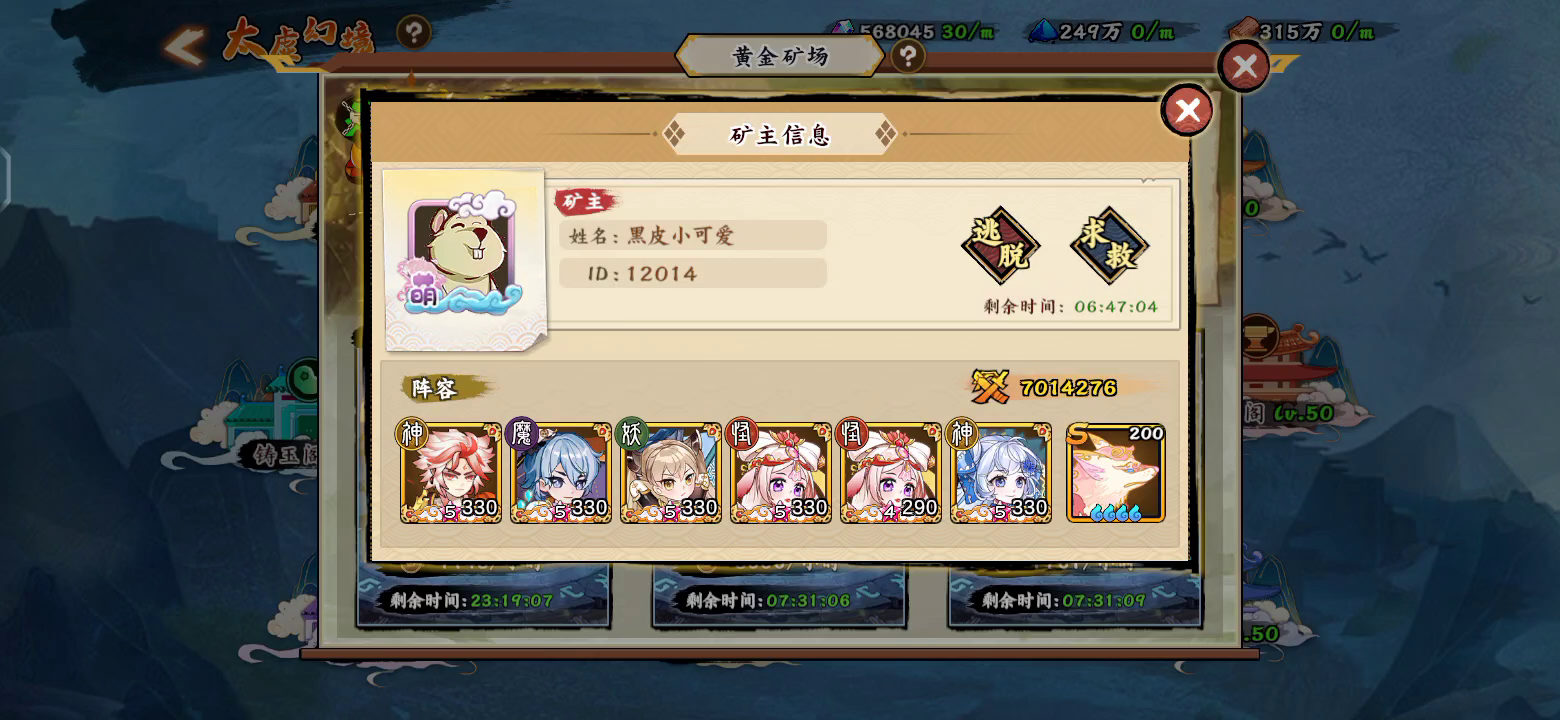Click the ID 12014 field

pos(691,272)
